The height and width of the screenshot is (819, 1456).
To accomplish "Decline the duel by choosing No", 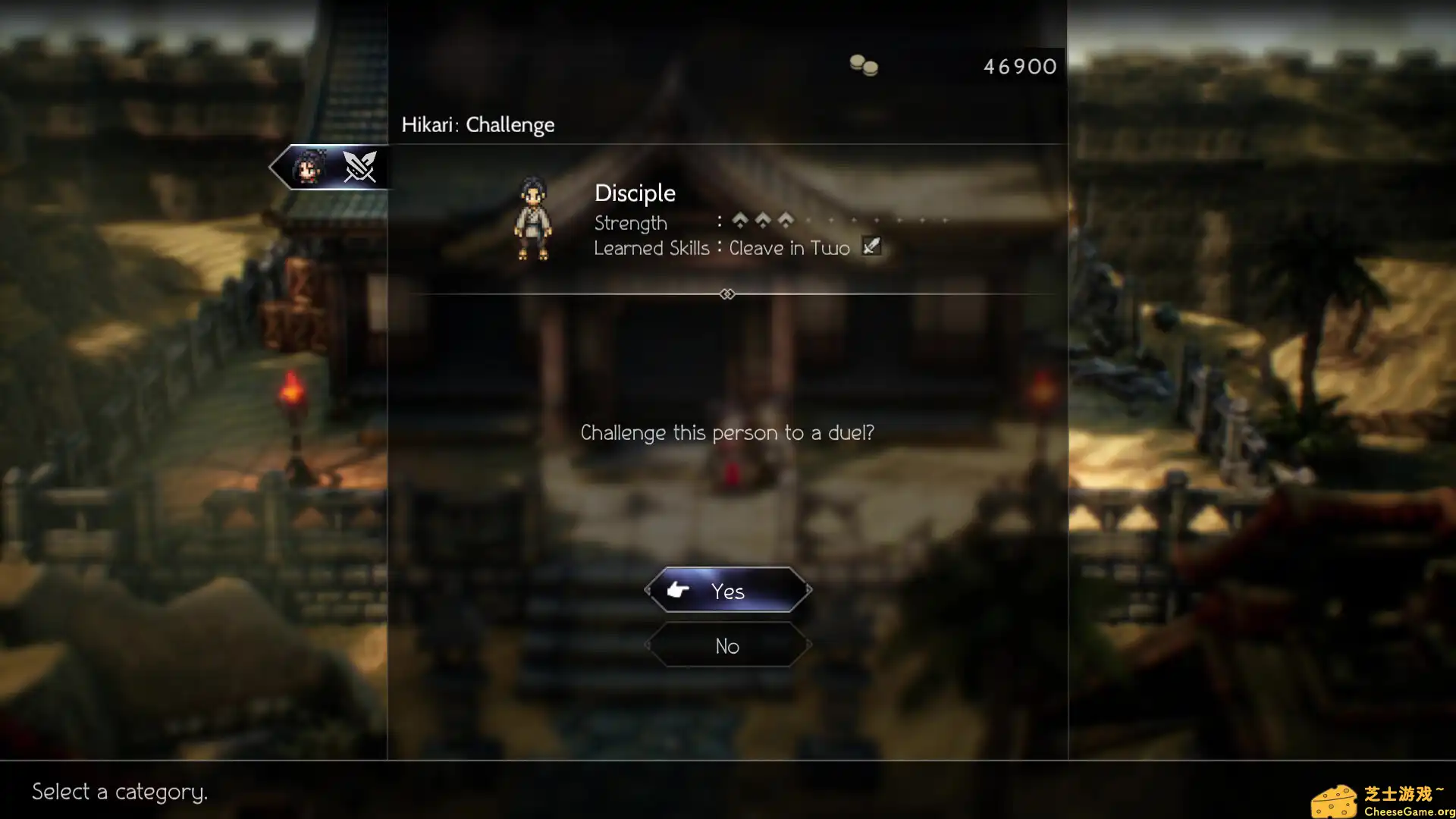I will pyautogui.click(x=727, y=645).
